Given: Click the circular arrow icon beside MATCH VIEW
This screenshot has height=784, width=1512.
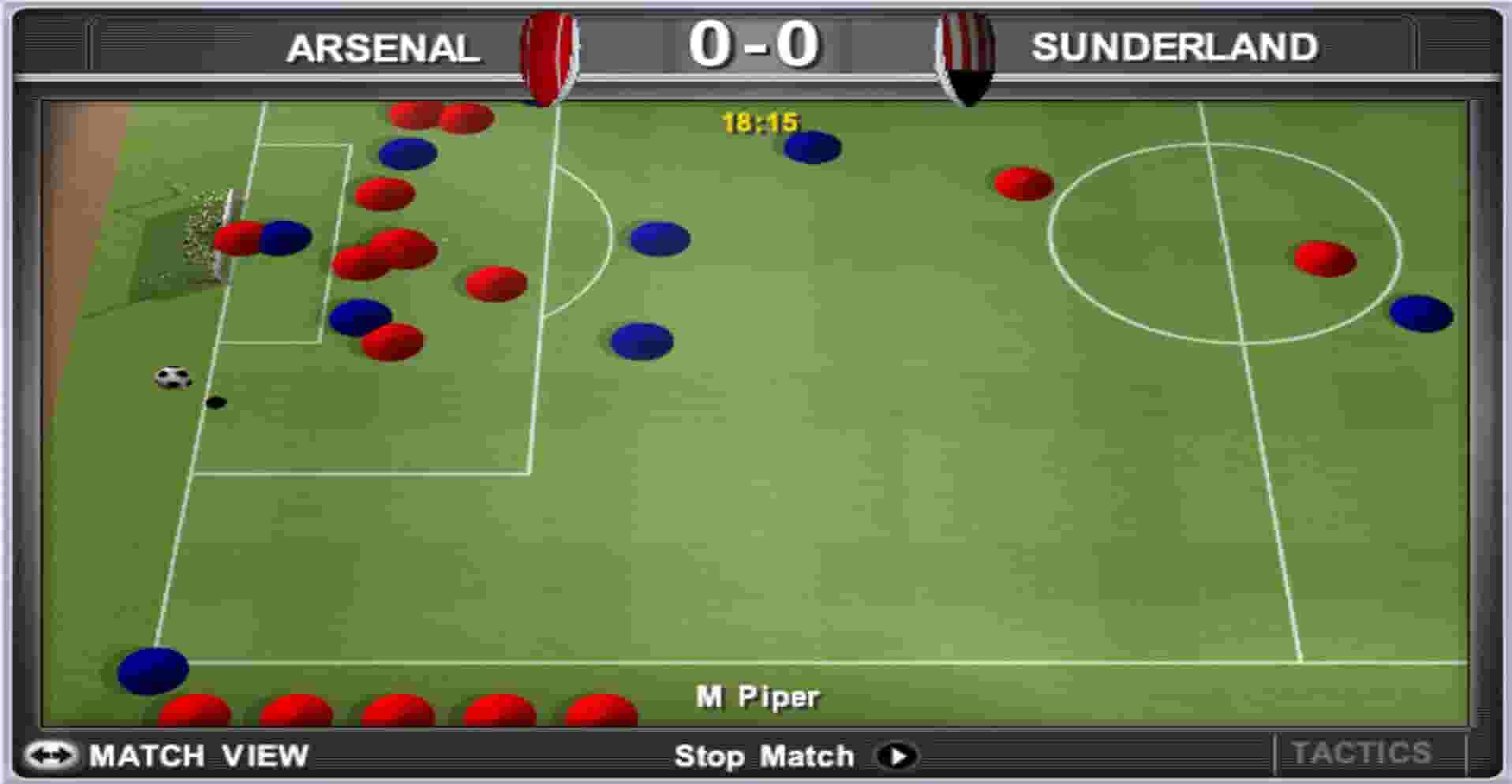Looking at the screenshot, I should tap(52, 755).
